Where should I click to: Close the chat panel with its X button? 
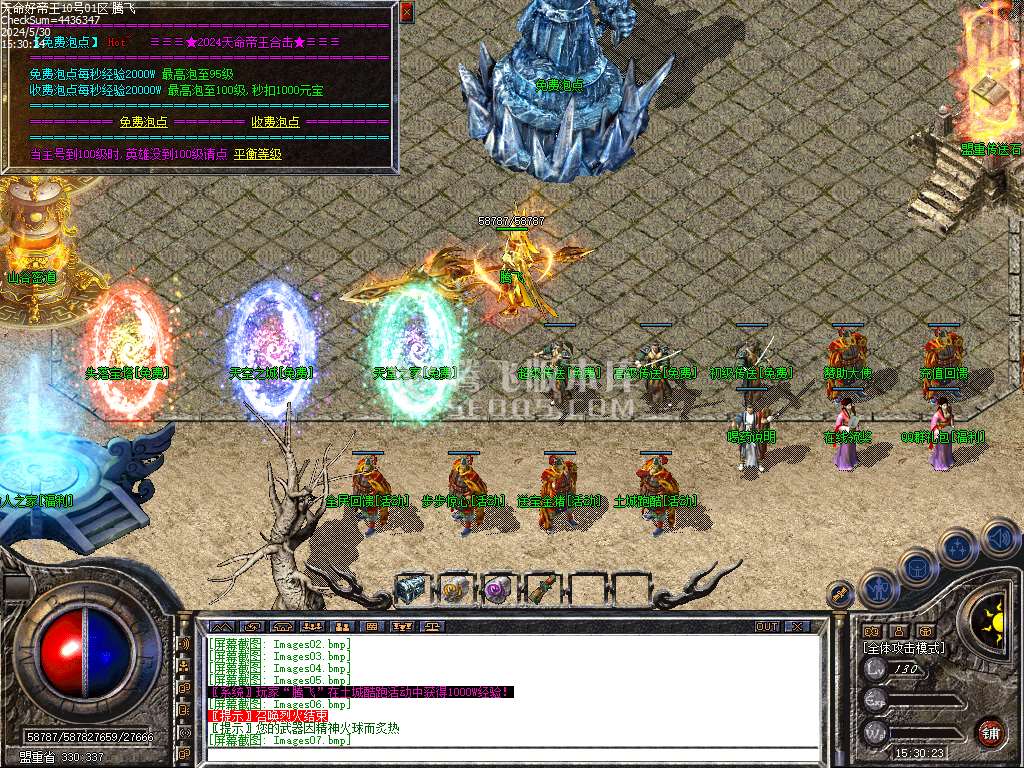click(x=797, y=627)
